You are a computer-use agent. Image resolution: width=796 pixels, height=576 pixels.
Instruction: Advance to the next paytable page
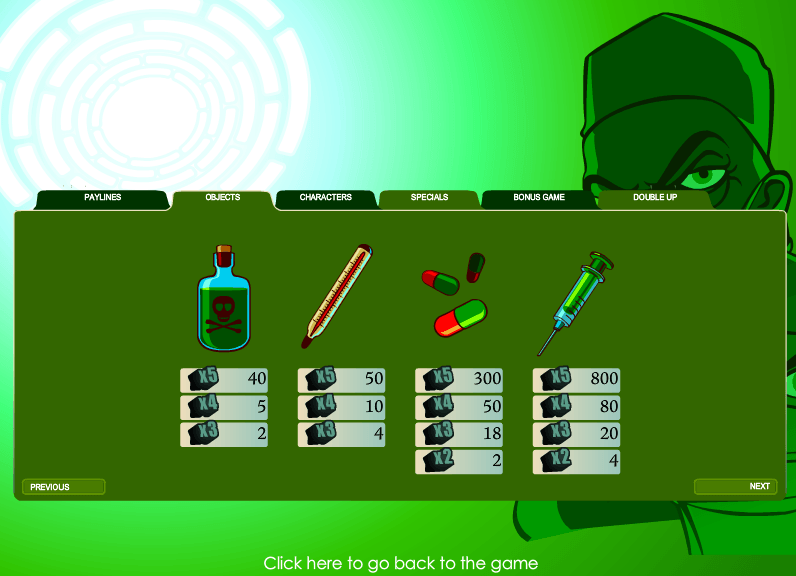[x=735, y=487]
